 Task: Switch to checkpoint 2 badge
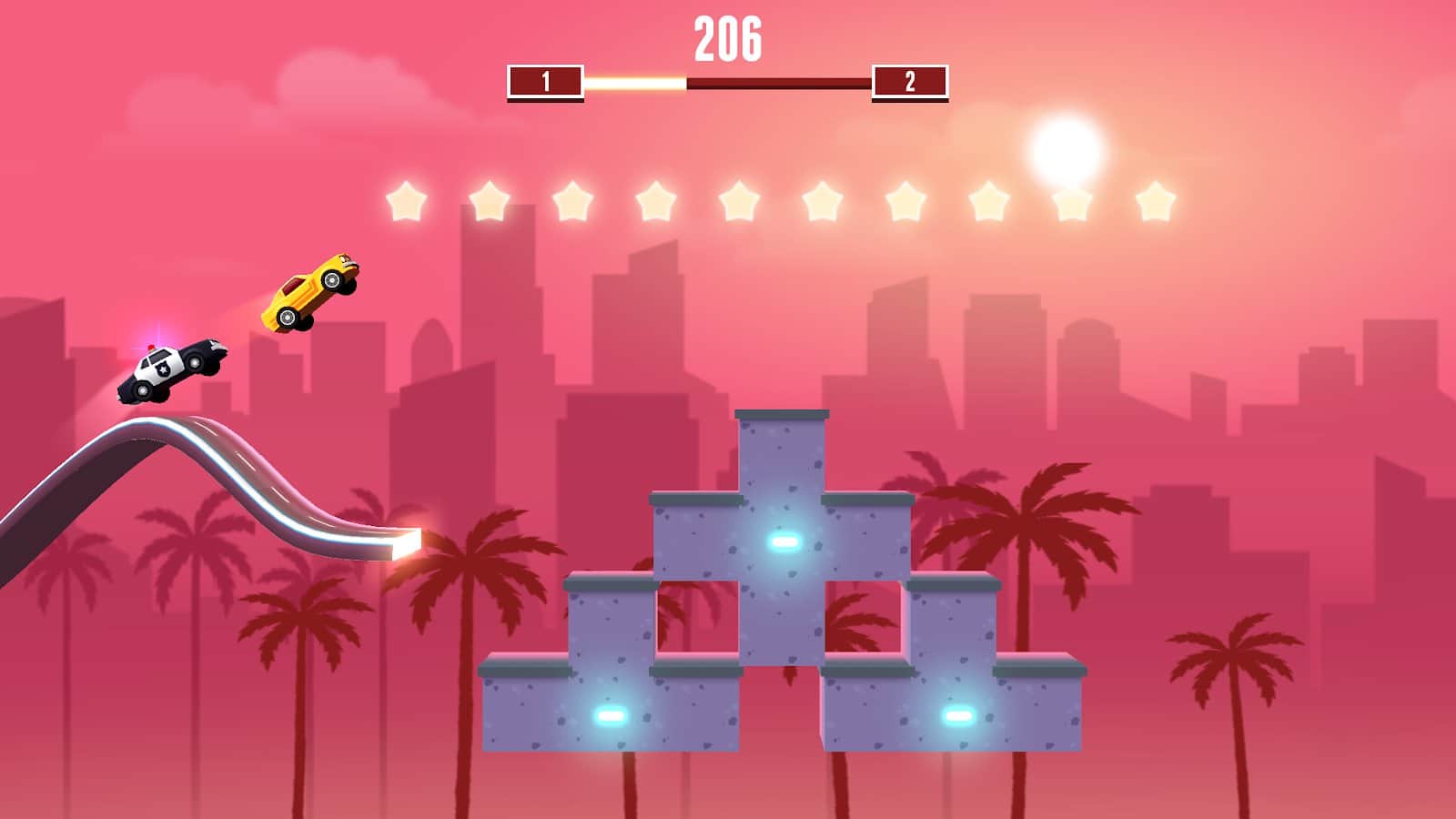[908, 82]
